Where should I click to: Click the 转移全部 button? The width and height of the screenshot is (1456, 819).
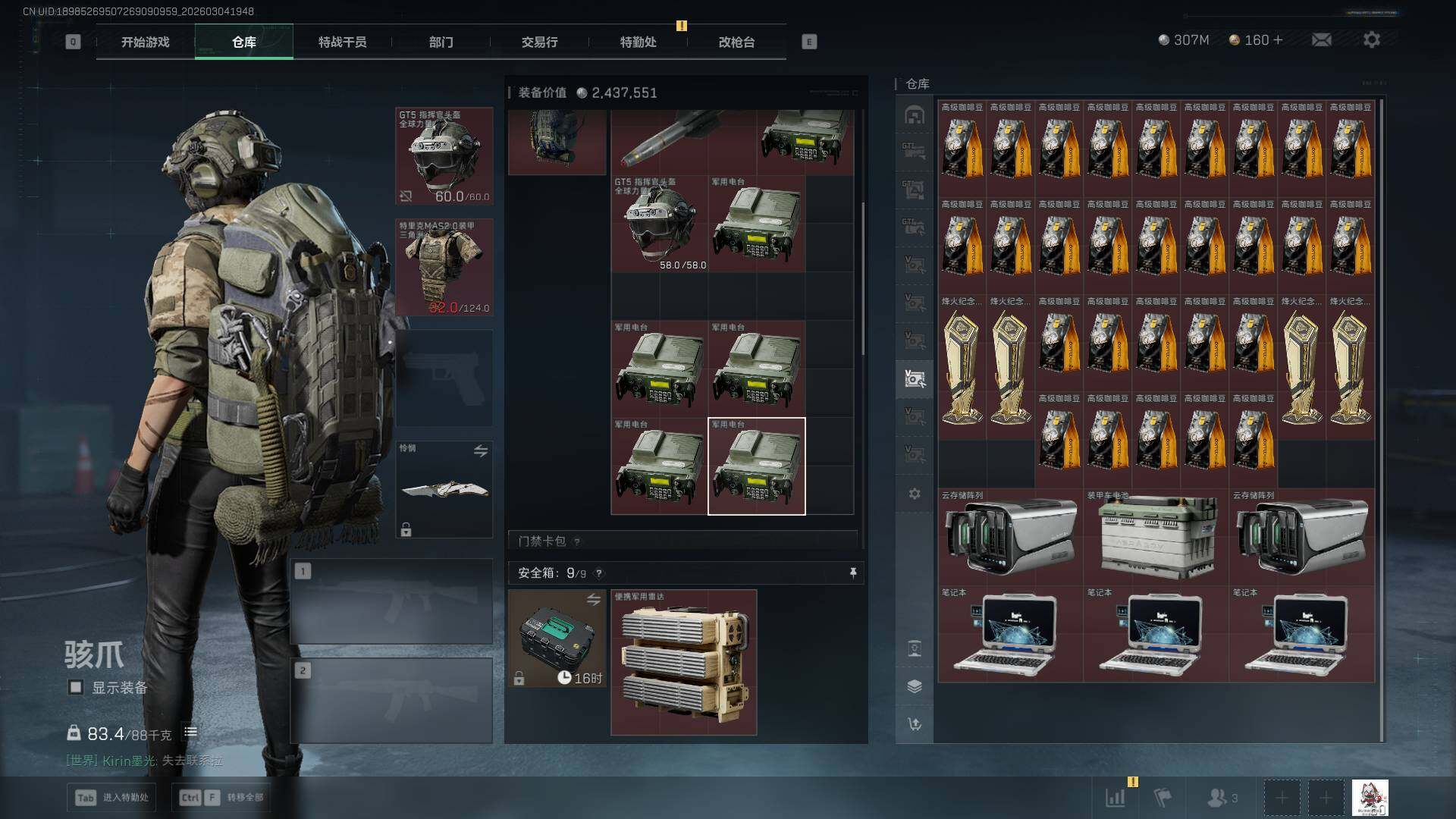pyautogui.click(x=221, y=797)
